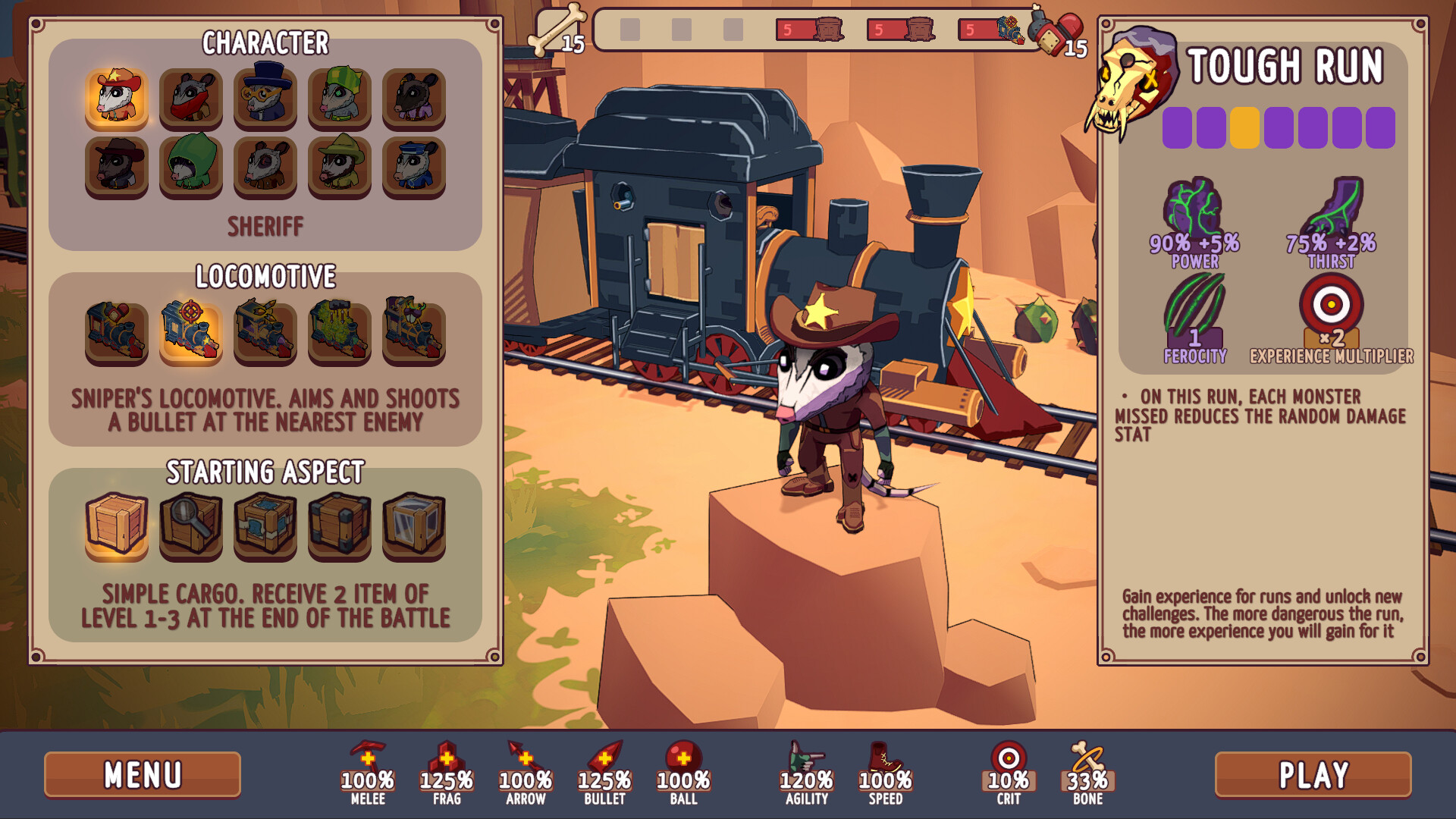
Task: Pick the iron-cornered crate aspect
Action: [339, 525]
